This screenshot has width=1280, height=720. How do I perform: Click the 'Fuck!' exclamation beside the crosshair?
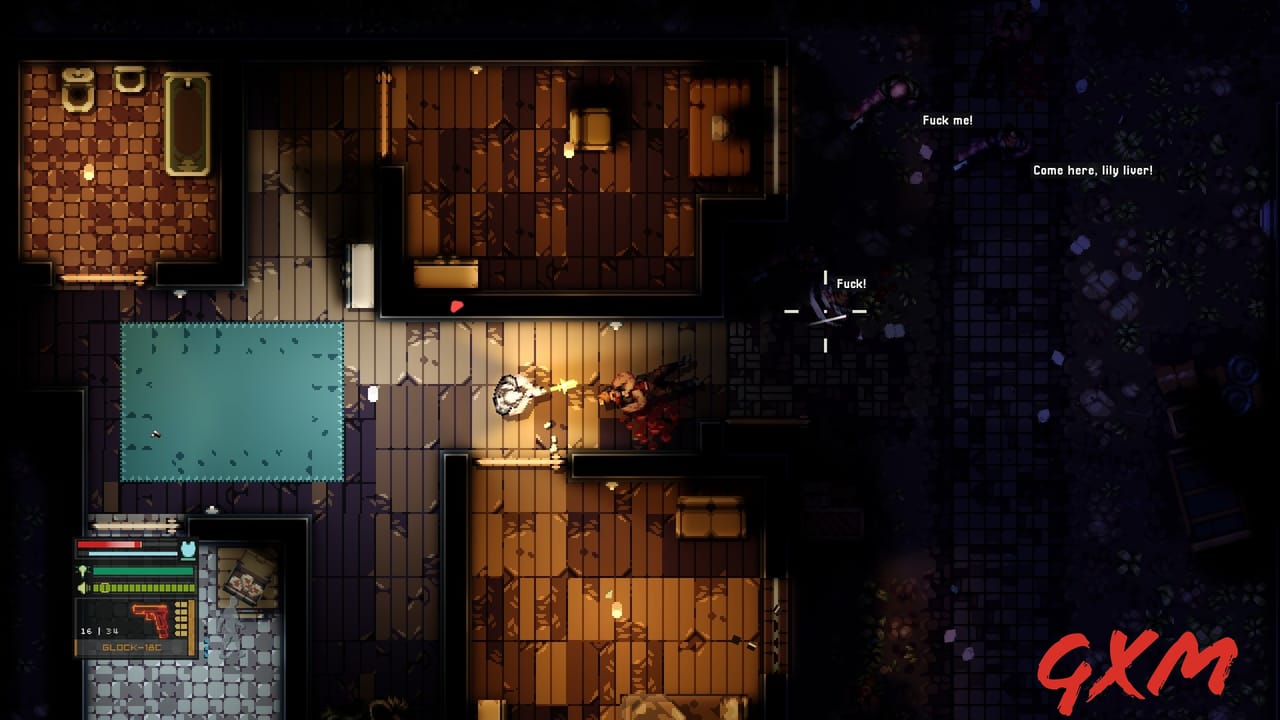[x=850, y=283]
